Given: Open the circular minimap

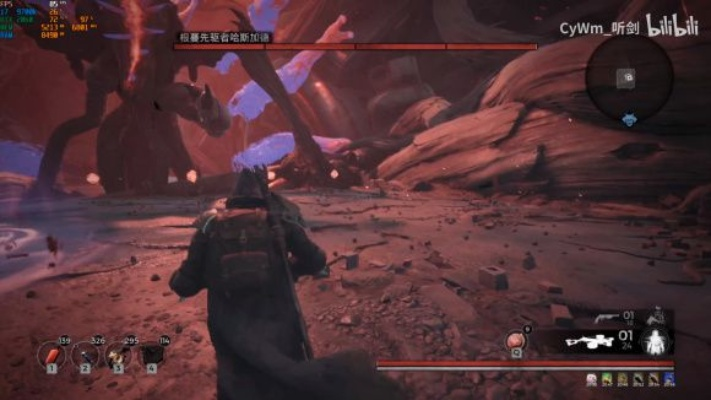Looking at the screenshot, I should (x=628, y=76).
